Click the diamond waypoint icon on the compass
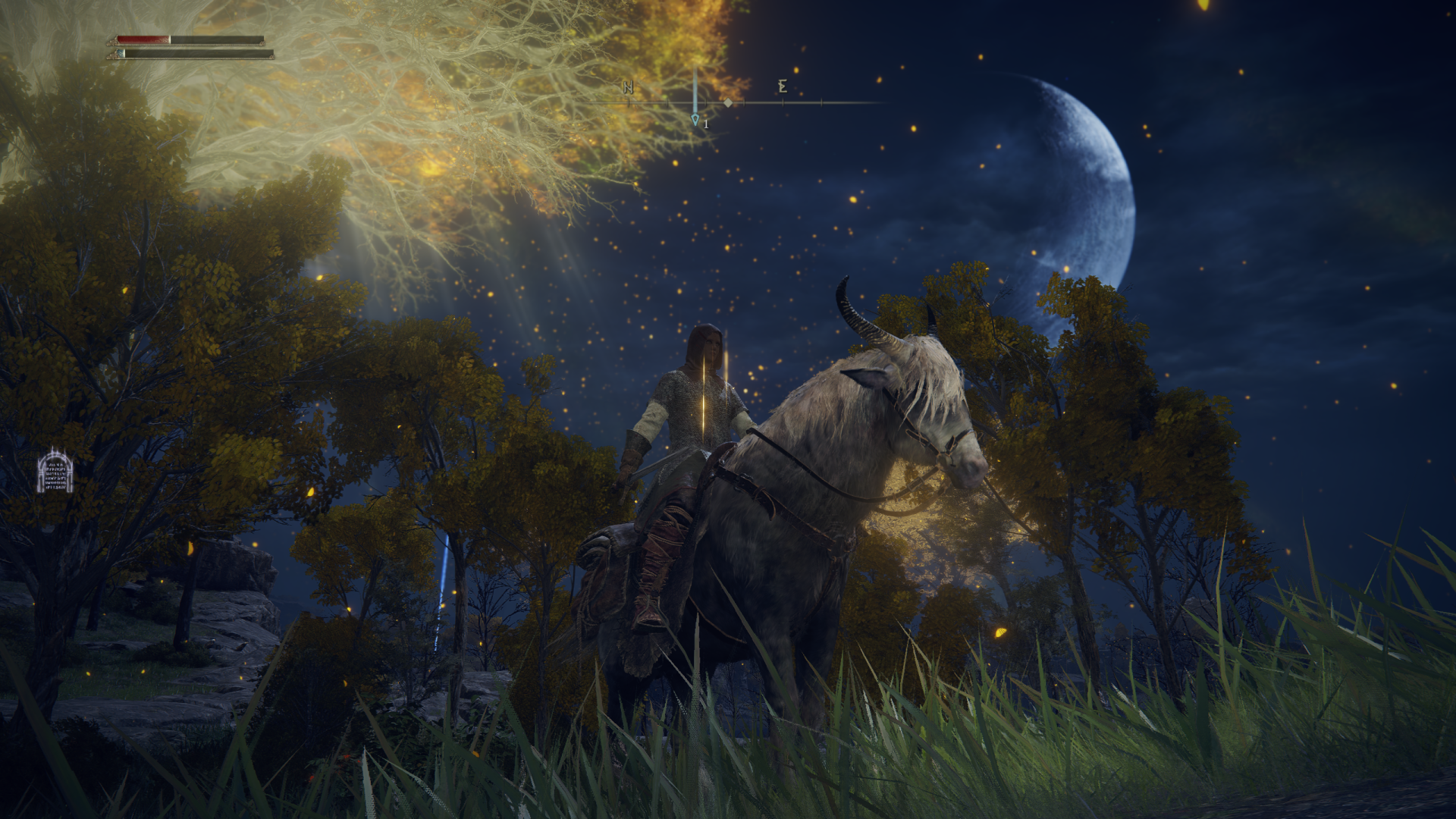Screen dimensions: 1456x819 tap(728, 101)
